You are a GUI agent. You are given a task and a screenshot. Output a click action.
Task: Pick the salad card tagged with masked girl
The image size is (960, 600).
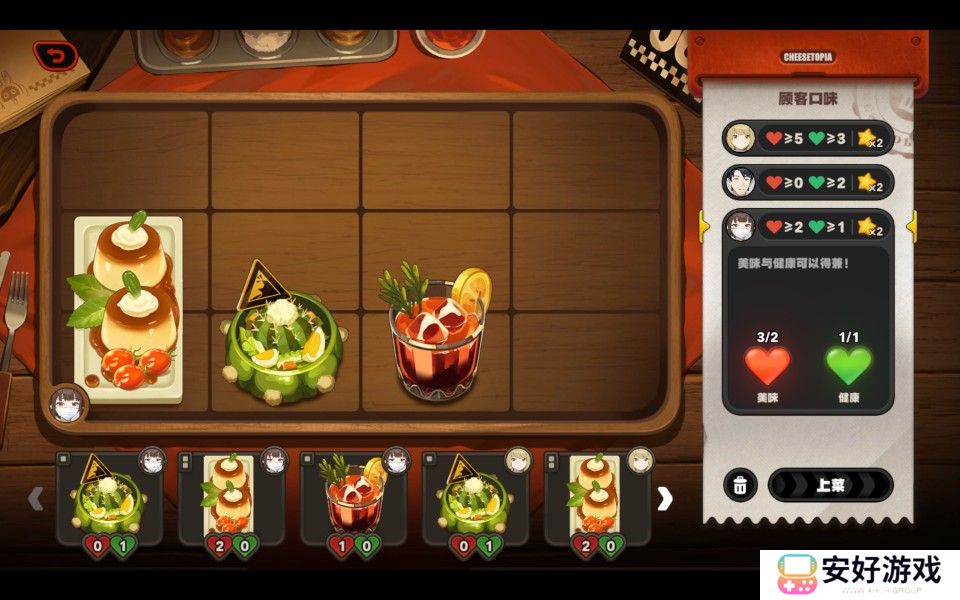(x=109, y=497)
